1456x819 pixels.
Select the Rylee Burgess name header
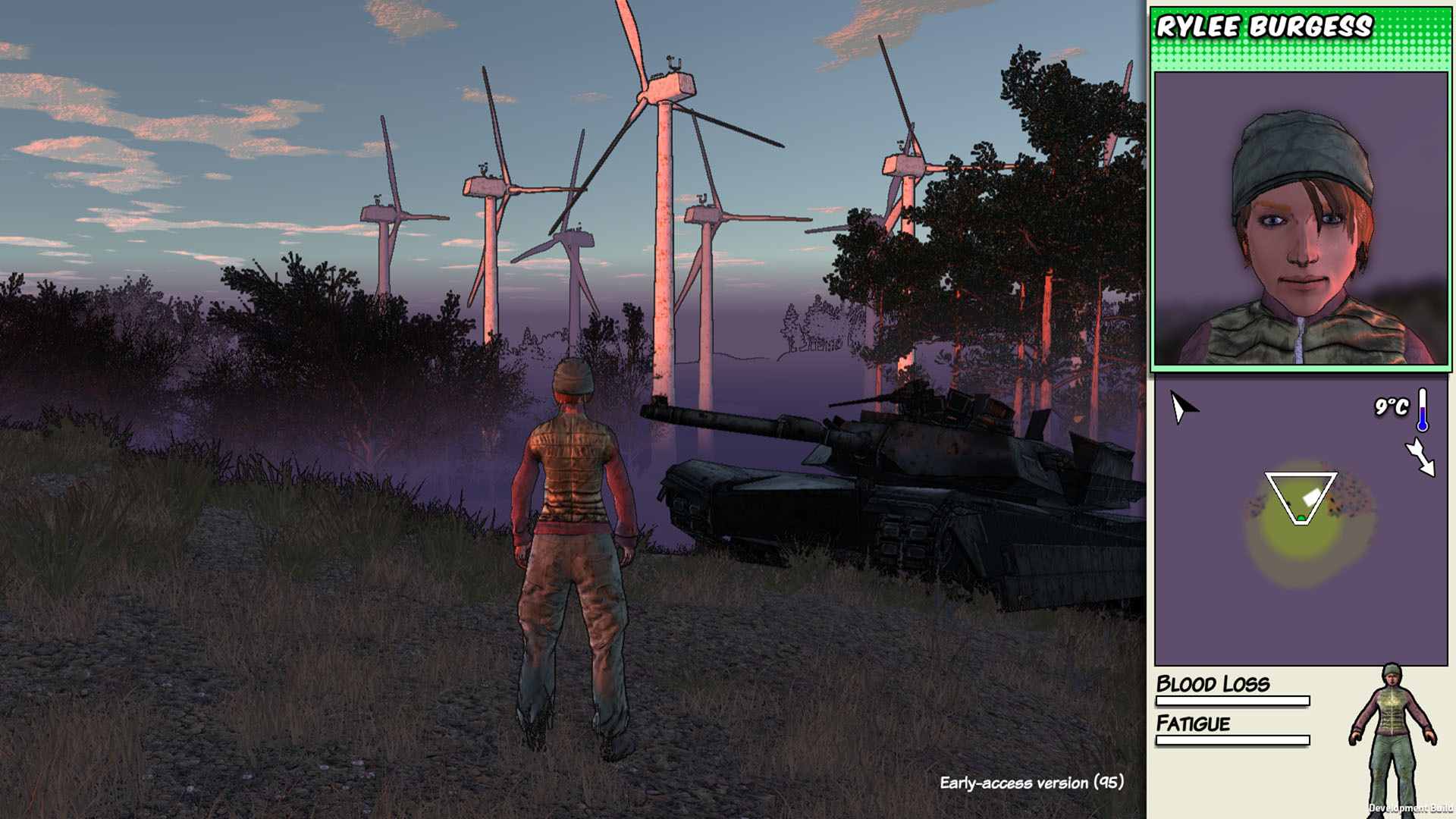point(1264,27)
